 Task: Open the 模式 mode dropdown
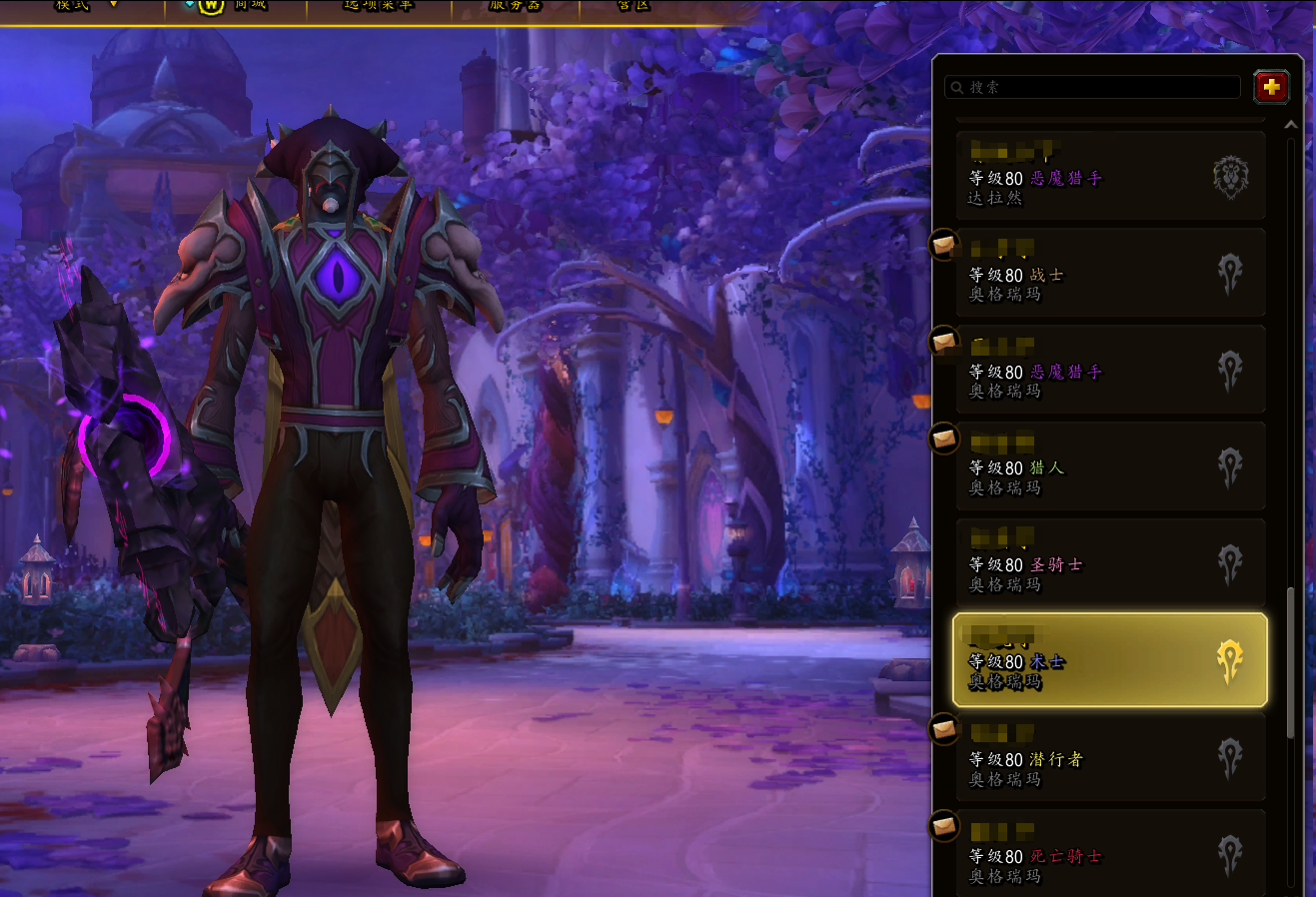pos(85,5)
